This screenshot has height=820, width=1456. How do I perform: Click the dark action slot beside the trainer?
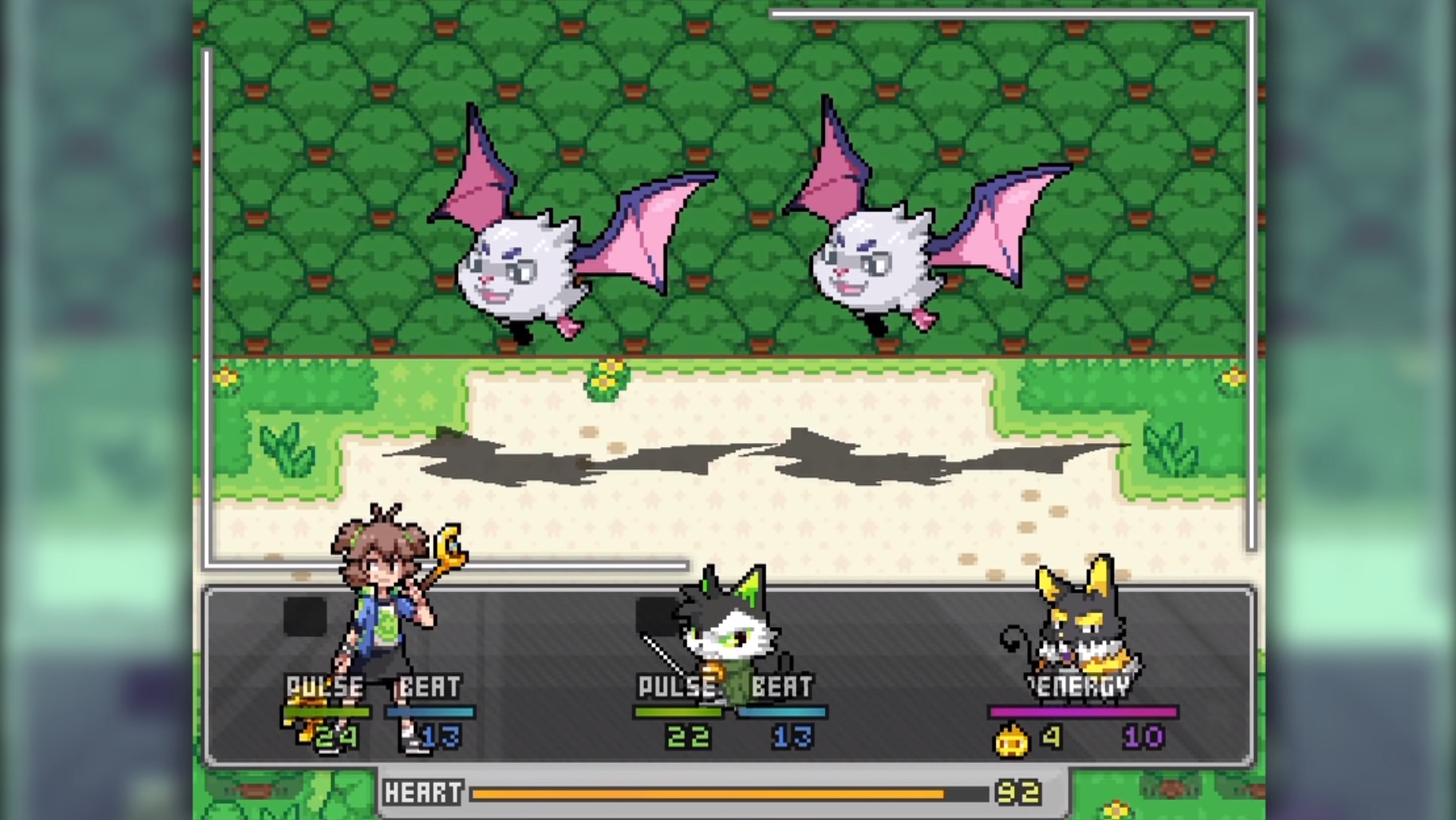click(x=304, y=616)
